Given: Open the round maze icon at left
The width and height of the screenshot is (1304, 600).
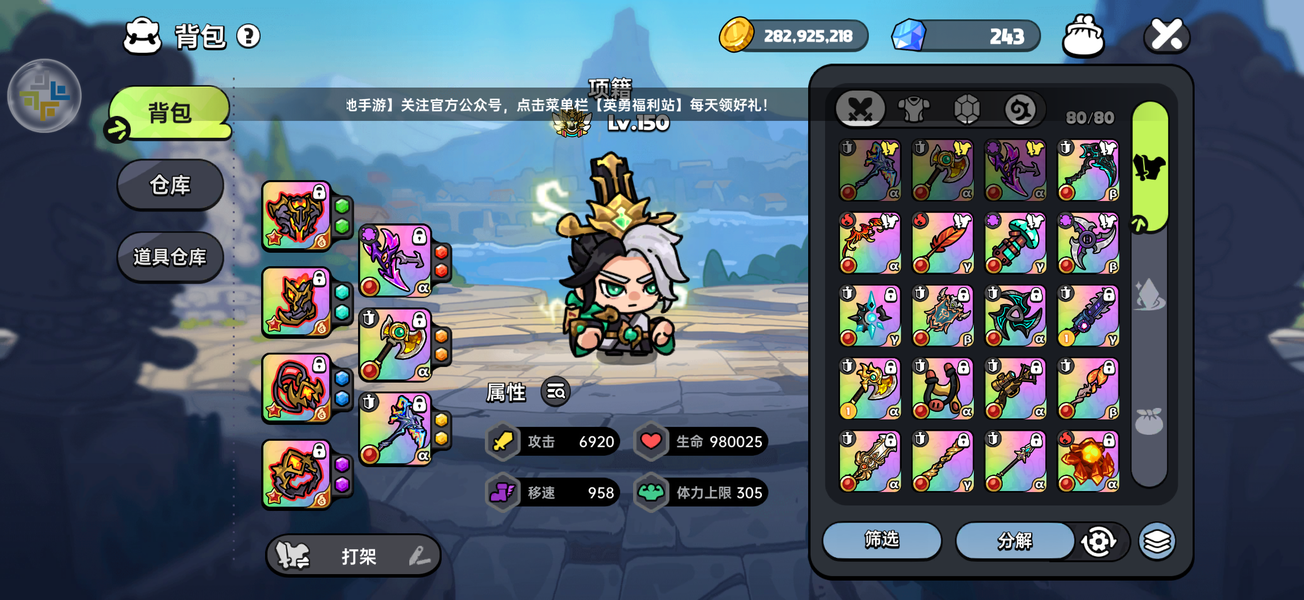Looking at the screenshot, I should coord(44,96).
